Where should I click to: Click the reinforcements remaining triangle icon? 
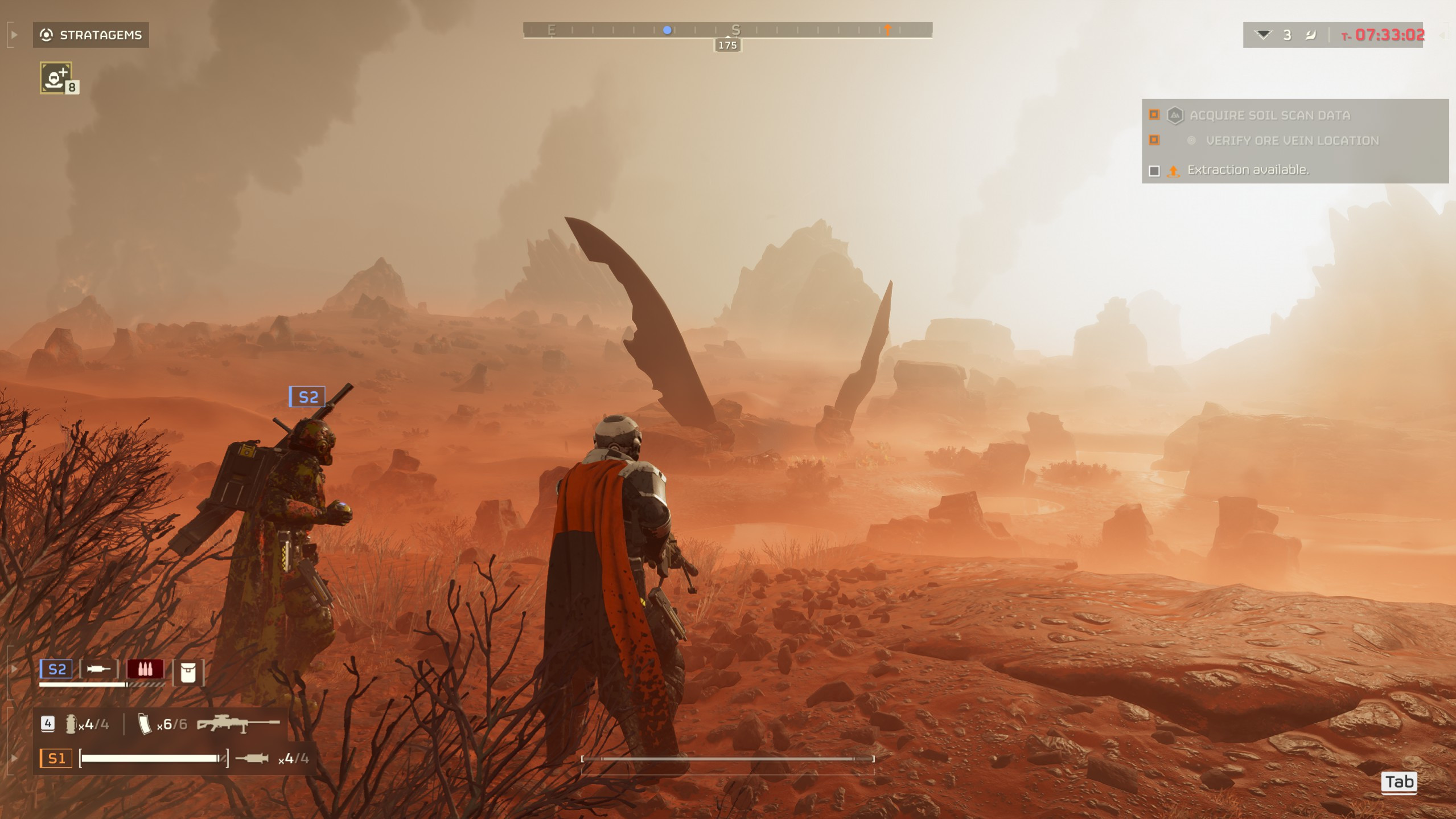tap(1263, 35)
